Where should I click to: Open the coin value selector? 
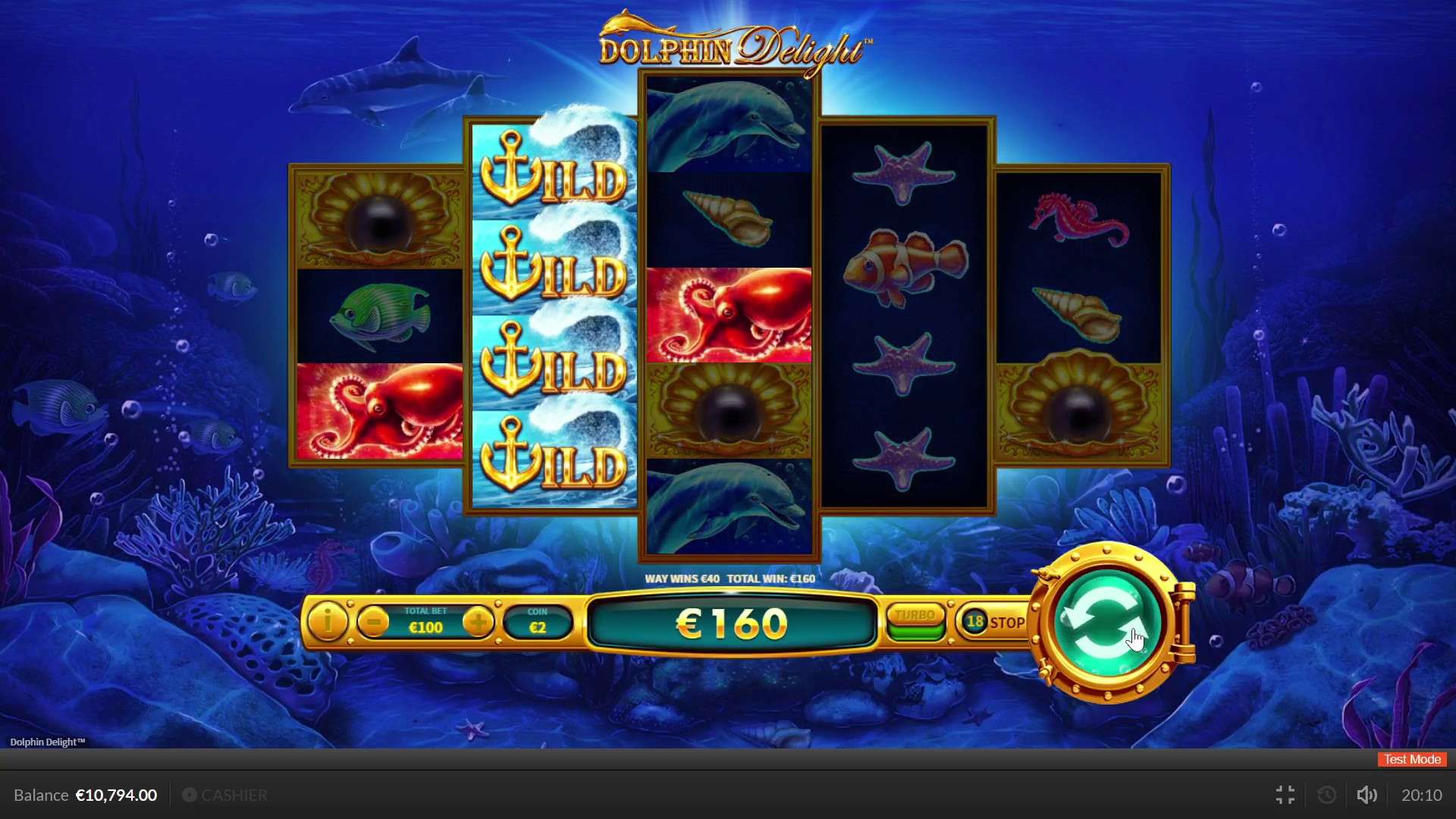coord(538,623)
